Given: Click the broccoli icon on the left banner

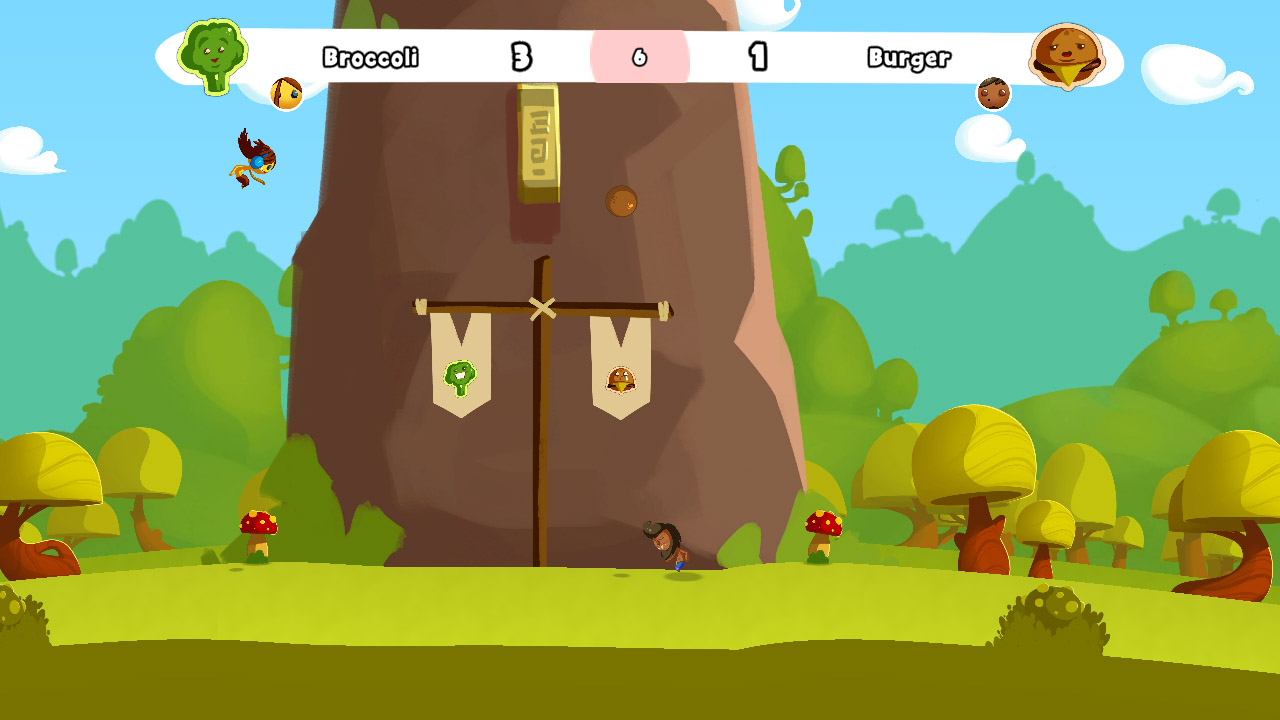Looking at the screenshot, I should pyautogui.click(x=460, y=378).
